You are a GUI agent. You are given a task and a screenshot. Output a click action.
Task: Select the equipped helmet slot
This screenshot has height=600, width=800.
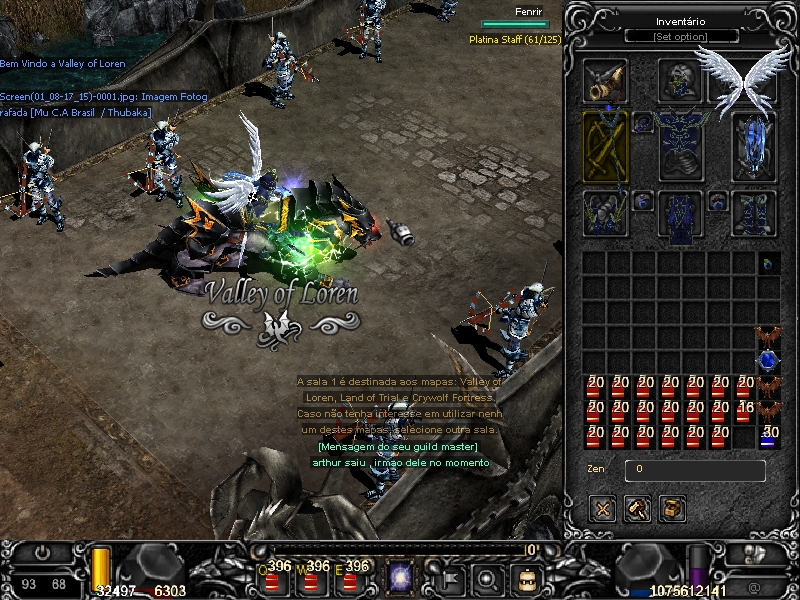point(681,80)
